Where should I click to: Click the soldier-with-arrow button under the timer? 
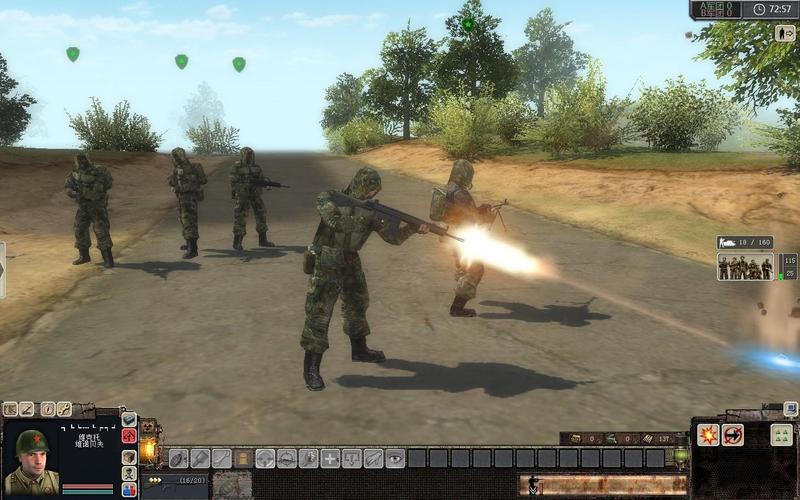click(785, 32)
